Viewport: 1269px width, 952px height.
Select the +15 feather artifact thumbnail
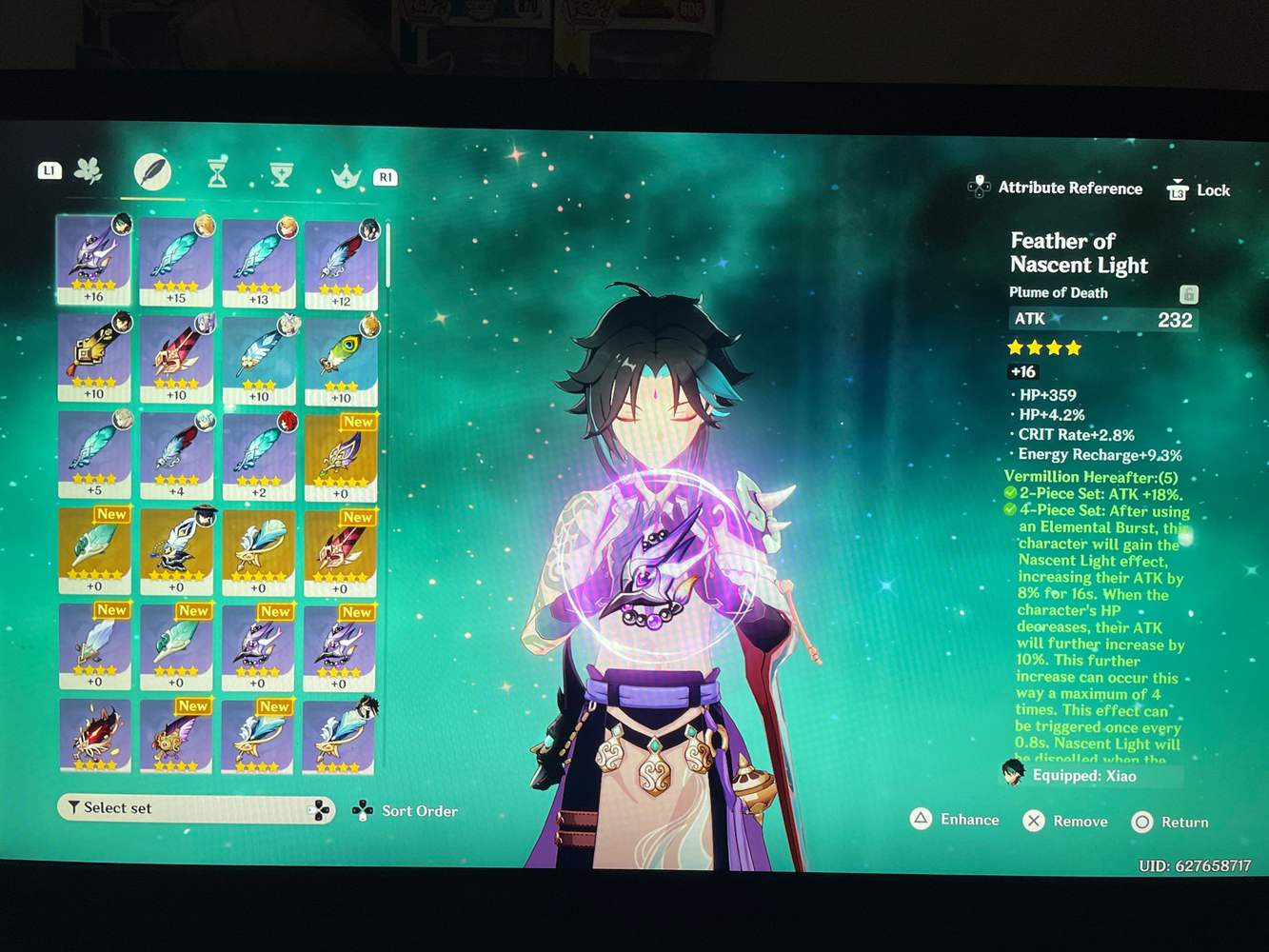176,257
